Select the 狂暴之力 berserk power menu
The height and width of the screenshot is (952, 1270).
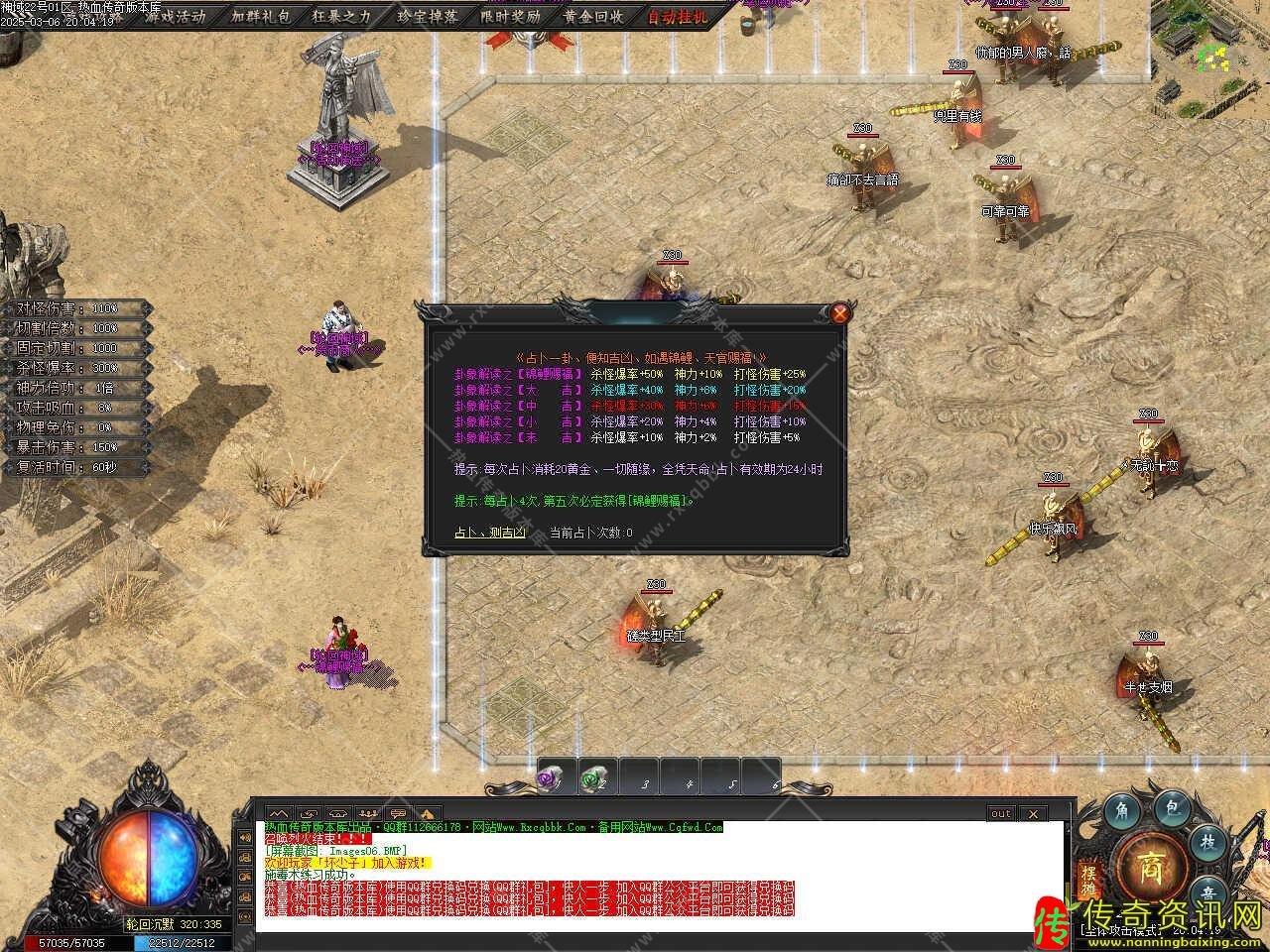point(341,16)
